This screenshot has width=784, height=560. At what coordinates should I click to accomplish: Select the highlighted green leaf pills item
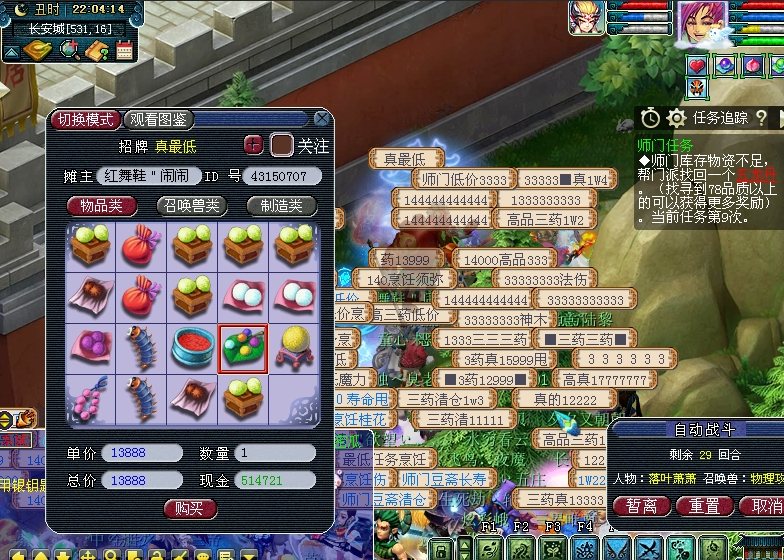point(242,348)
